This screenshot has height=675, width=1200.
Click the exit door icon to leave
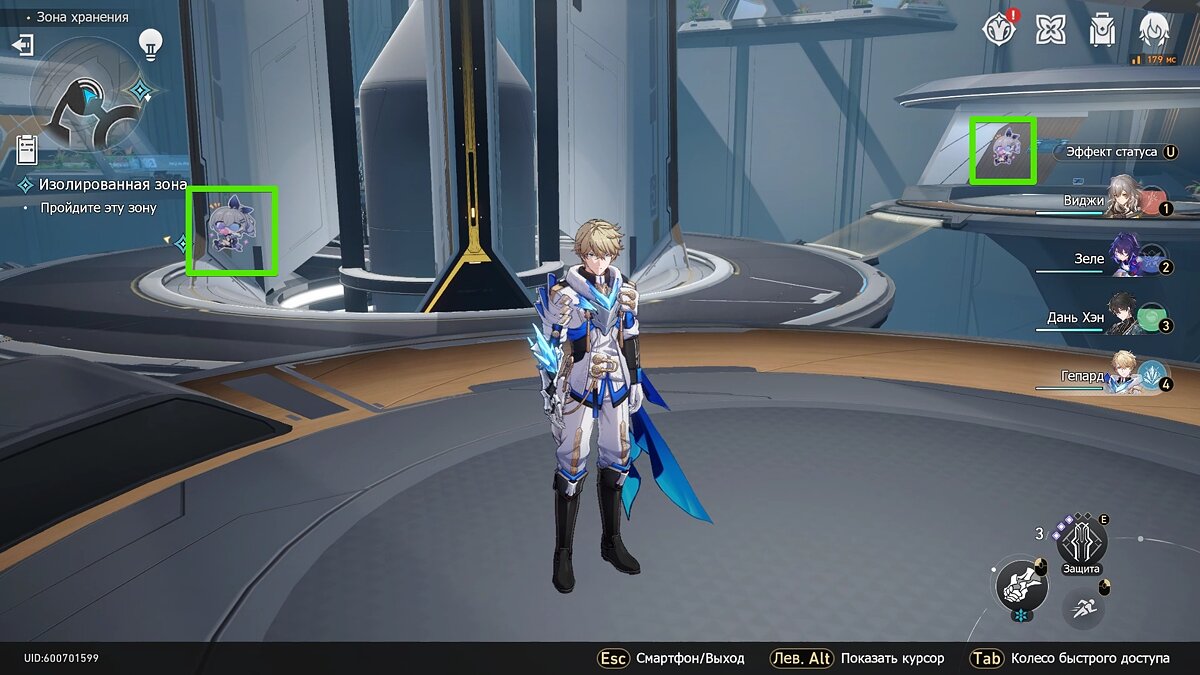click(x=22, y=45)
